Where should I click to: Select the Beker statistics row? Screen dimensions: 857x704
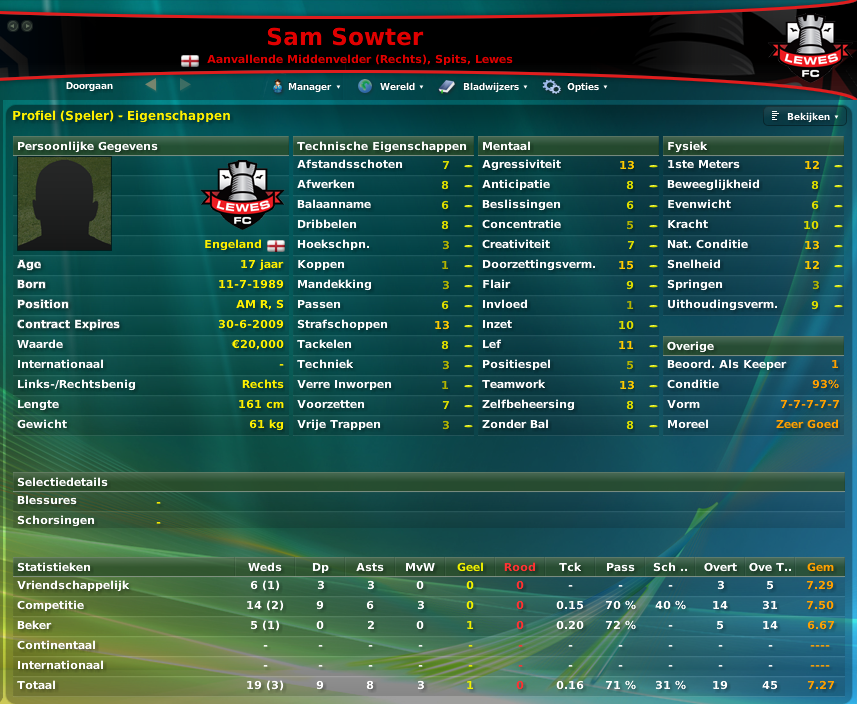pos(36,625)
